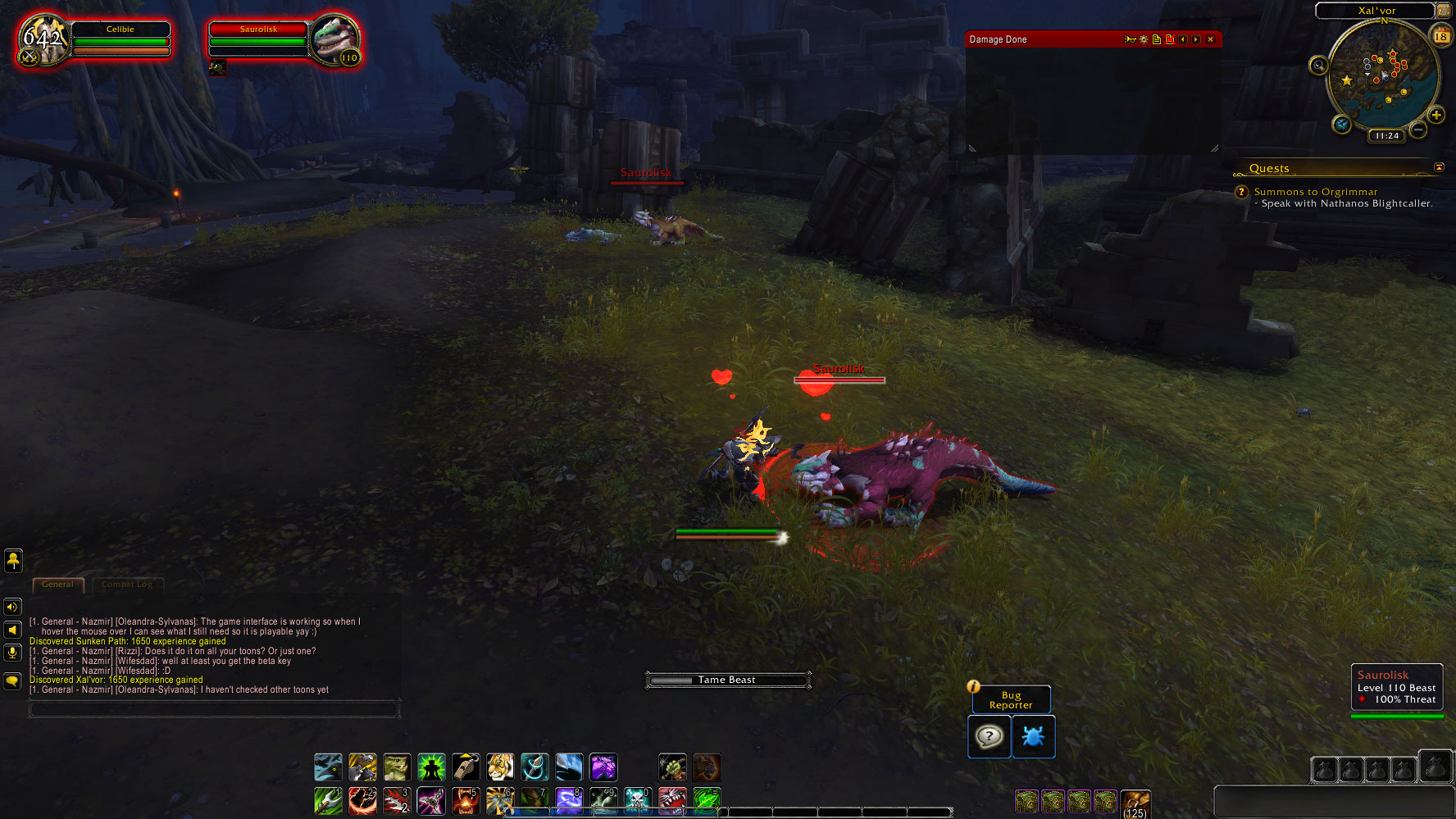Zoom in the minimap with plus button
1456x819 pixels.
pyautogui.click(x=1436, y=116)
